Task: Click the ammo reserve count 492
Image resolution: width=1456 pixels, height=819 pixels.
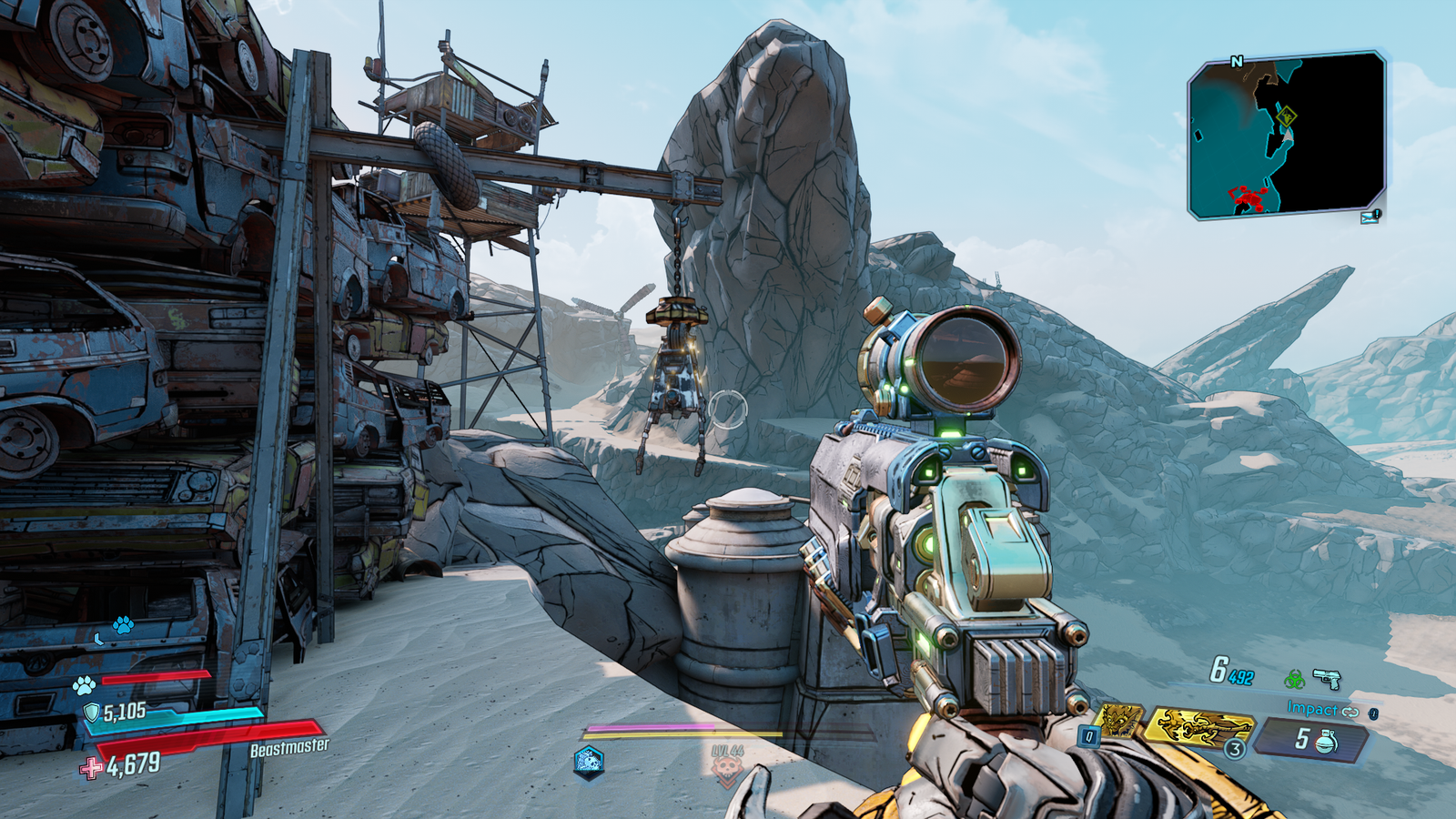Action: [1241, 677]
